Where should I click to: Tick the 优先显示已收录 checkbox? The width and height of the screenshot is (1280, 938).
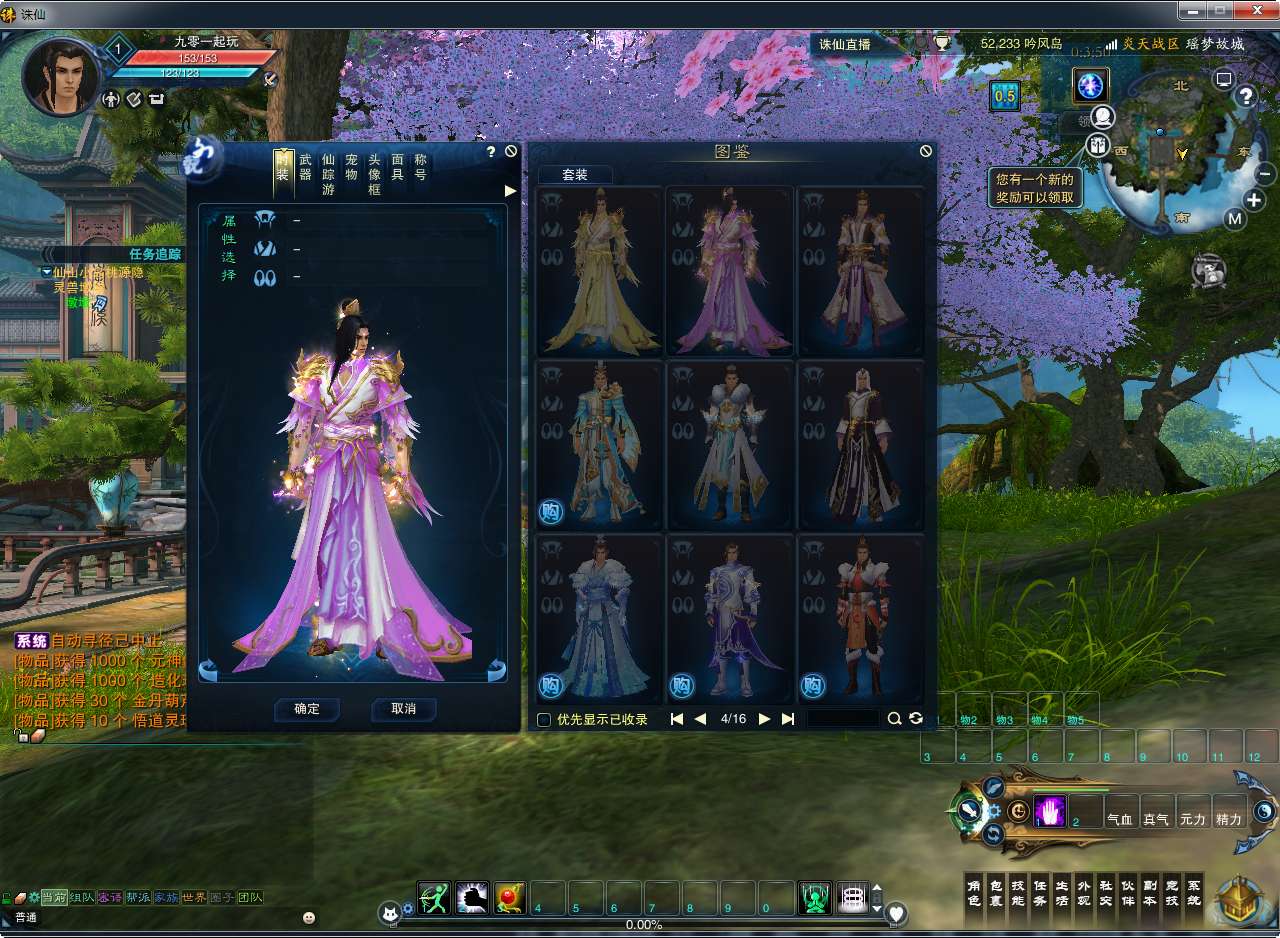tap(544, 719)
